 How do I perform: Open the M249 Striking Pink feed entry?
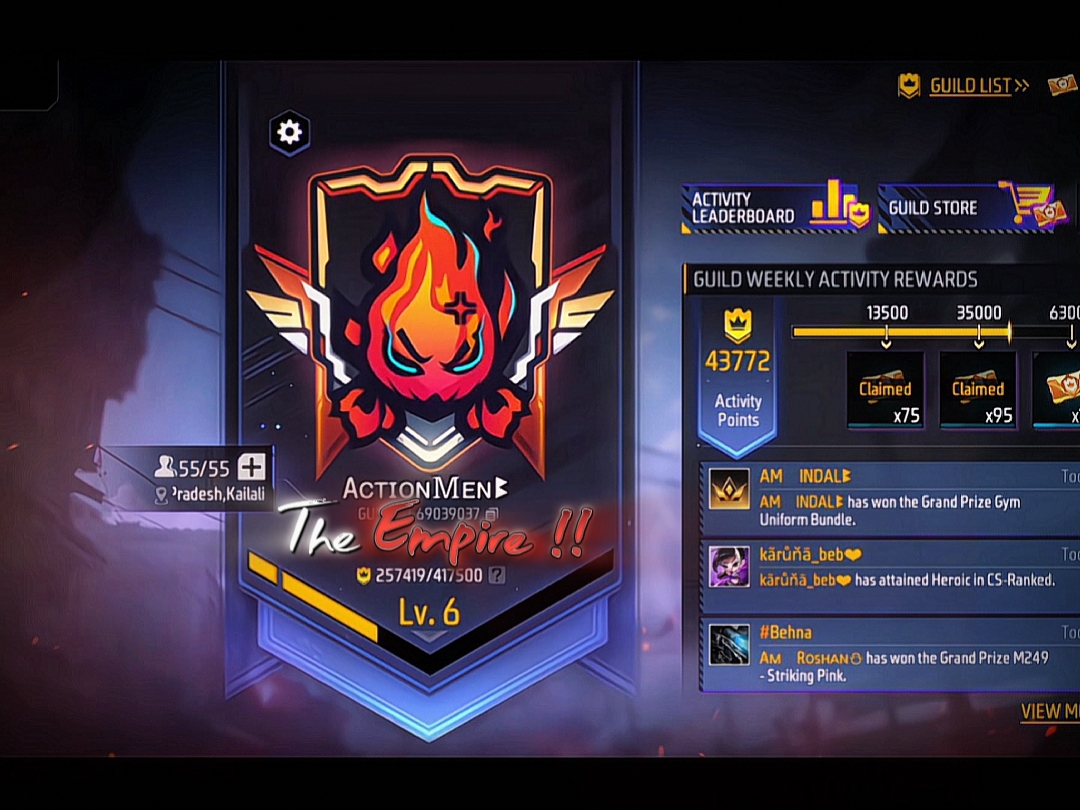coord(890,655)
